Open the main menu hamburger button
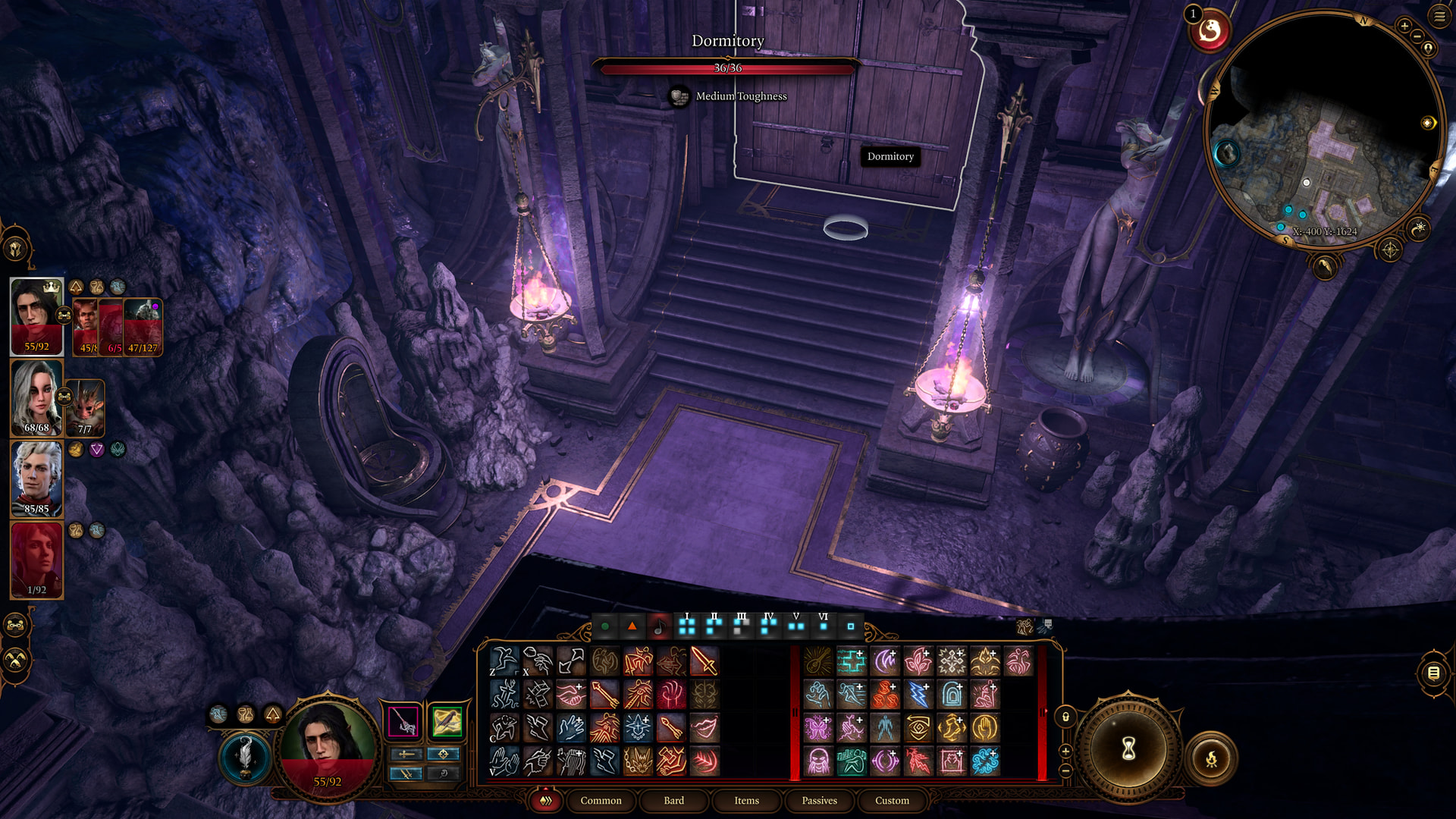This screenshot has width=1456, height=819. (x=1439, y=16)
